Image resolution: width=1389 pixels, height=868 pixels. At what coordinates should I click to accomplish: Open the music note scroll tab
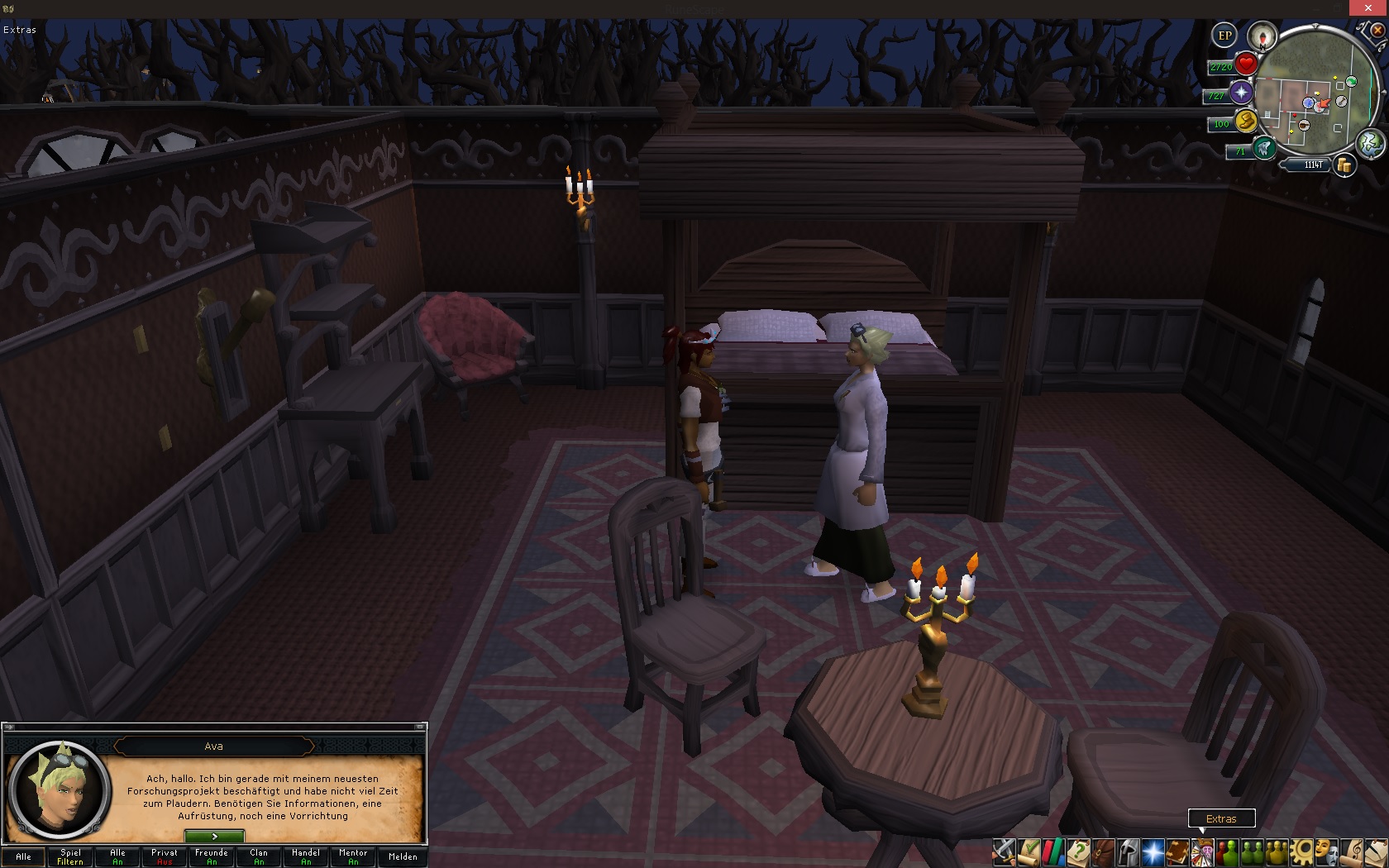1351,851
